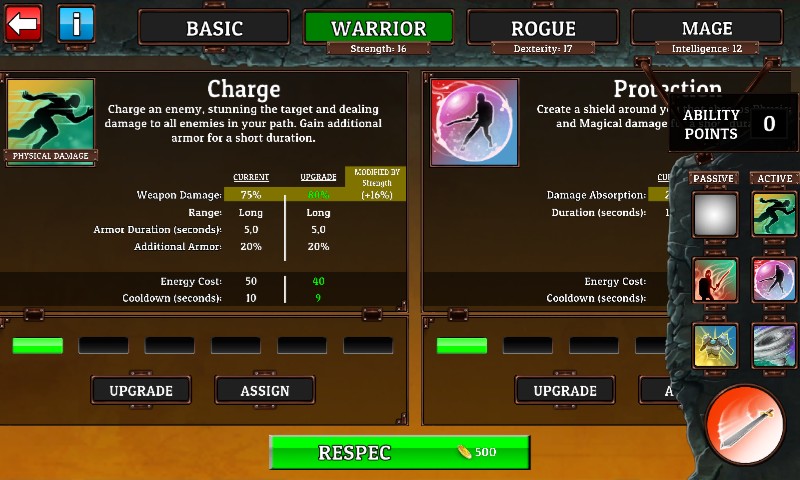Go back using the red arrow button
Screen dimensions: 800x480
point(22,23)
